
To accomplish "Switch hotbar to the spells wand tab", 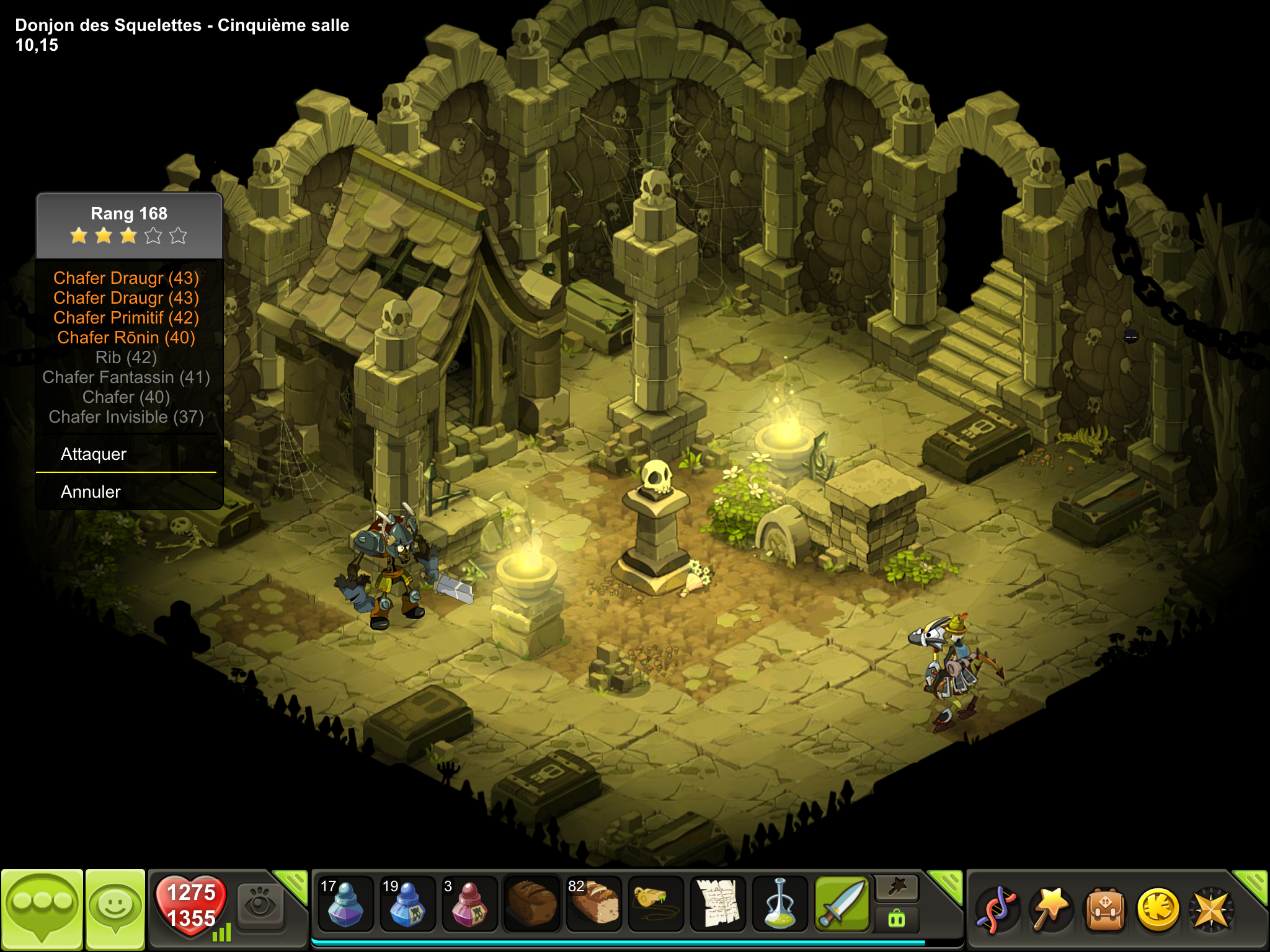I will click(897, 889).
